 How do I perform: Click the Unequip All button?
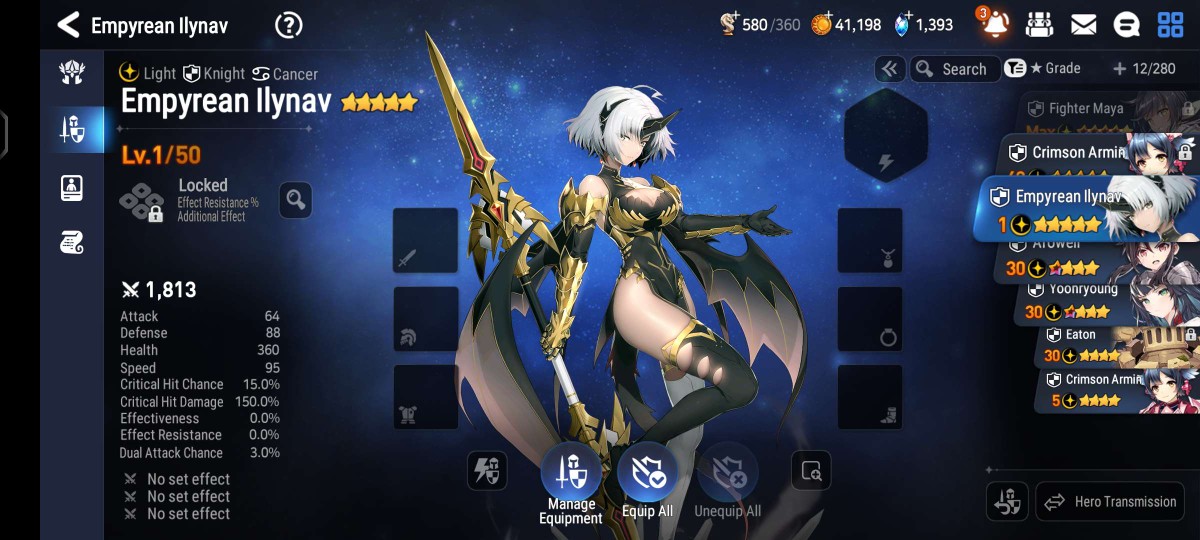point(727,475)
